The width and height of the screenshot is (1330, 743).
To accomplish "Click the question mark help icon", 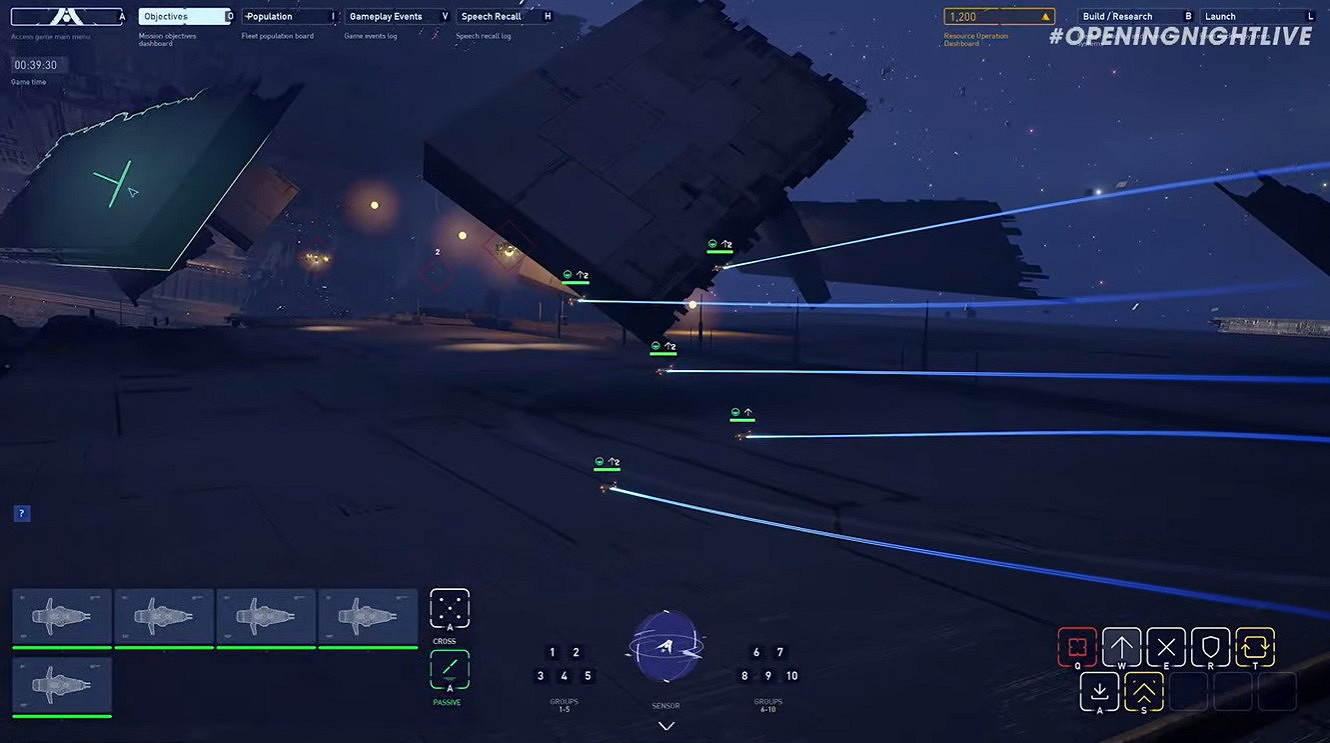I will pyautogui.click(x=21, y=512).
